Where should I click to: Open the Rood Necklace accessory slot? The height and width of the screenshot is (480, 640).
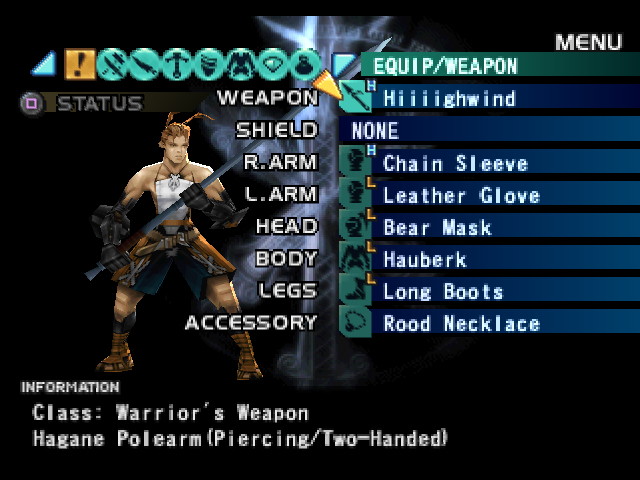(461, 323)
